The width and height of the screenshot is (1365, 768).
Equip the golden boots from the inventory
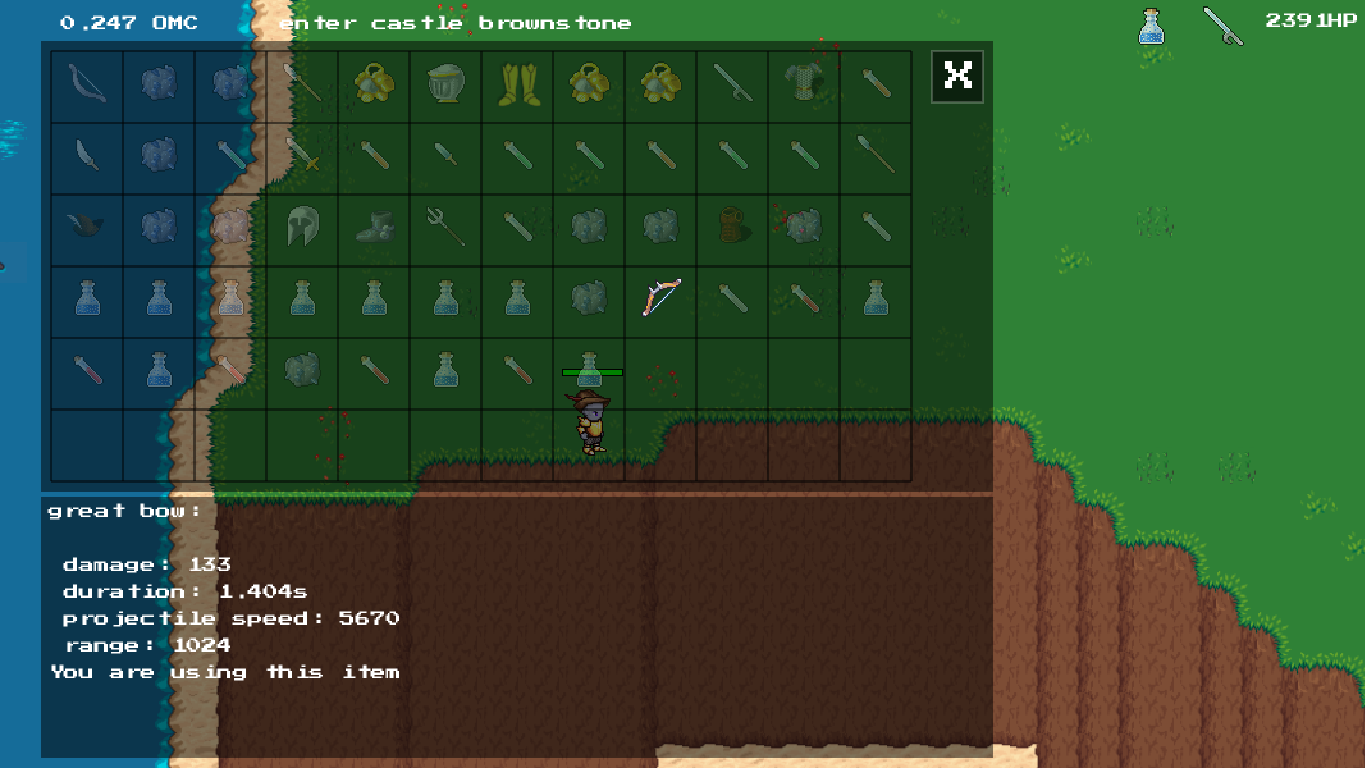tap(516, 86)
